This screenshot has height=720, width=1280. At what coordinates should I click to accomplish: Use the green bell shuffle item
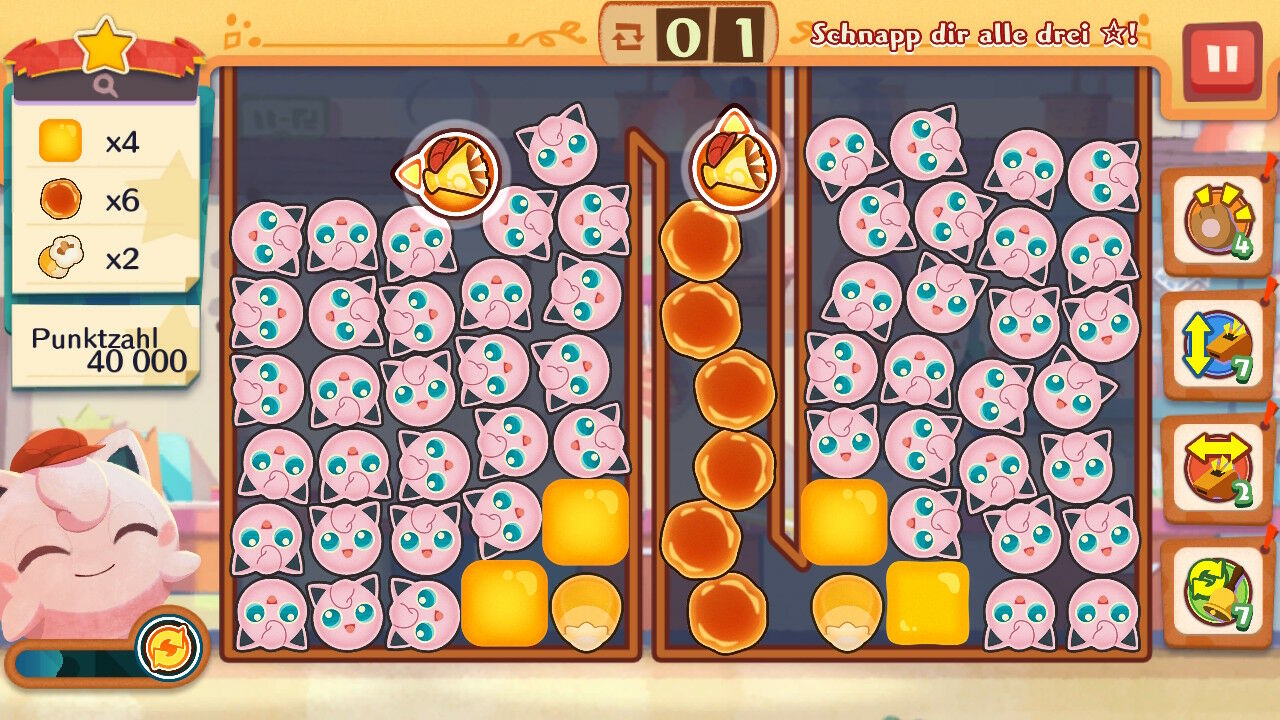[x=1216, y=591]
